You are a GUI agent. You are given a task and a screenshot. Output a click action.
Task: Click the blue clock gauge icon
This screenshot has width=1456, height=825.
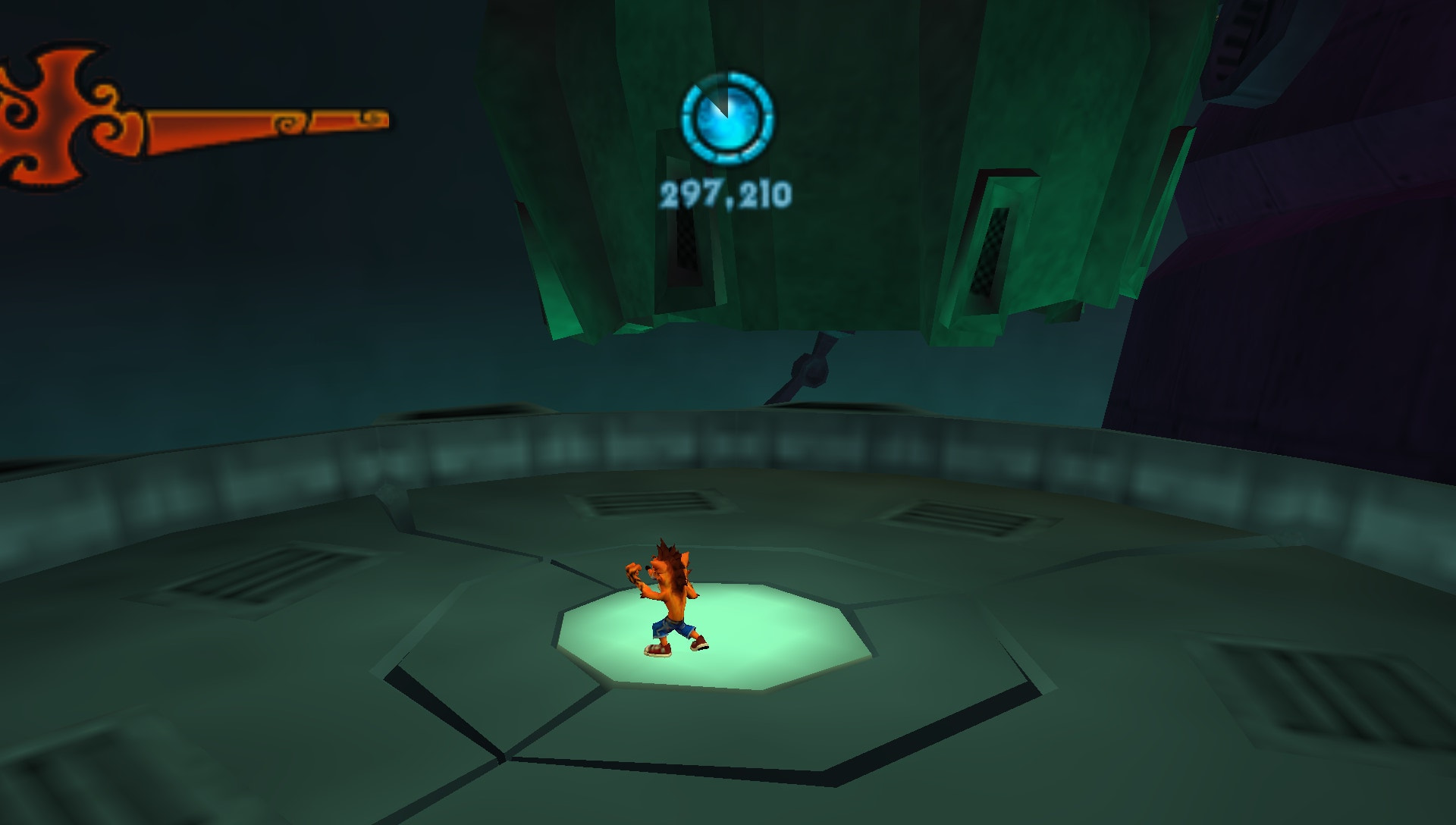pos(726,118)
